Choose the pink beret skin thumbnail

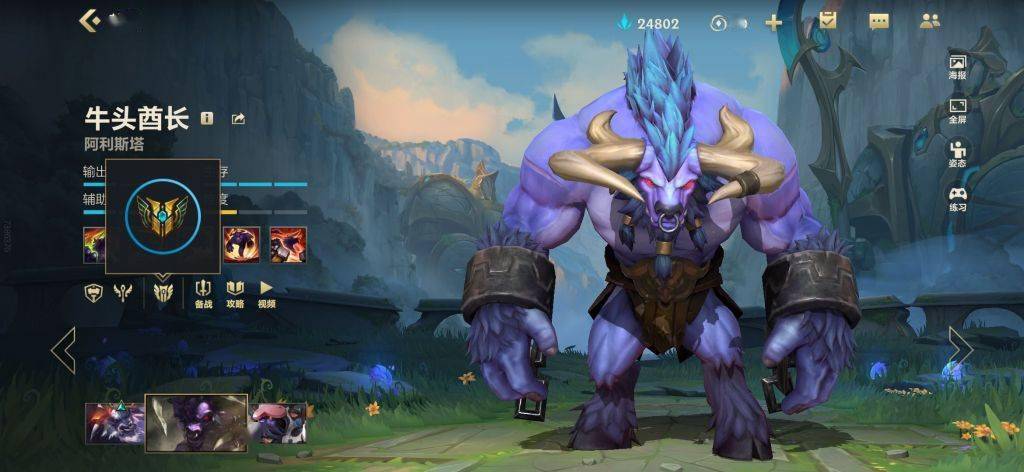[x=277, y=422]
